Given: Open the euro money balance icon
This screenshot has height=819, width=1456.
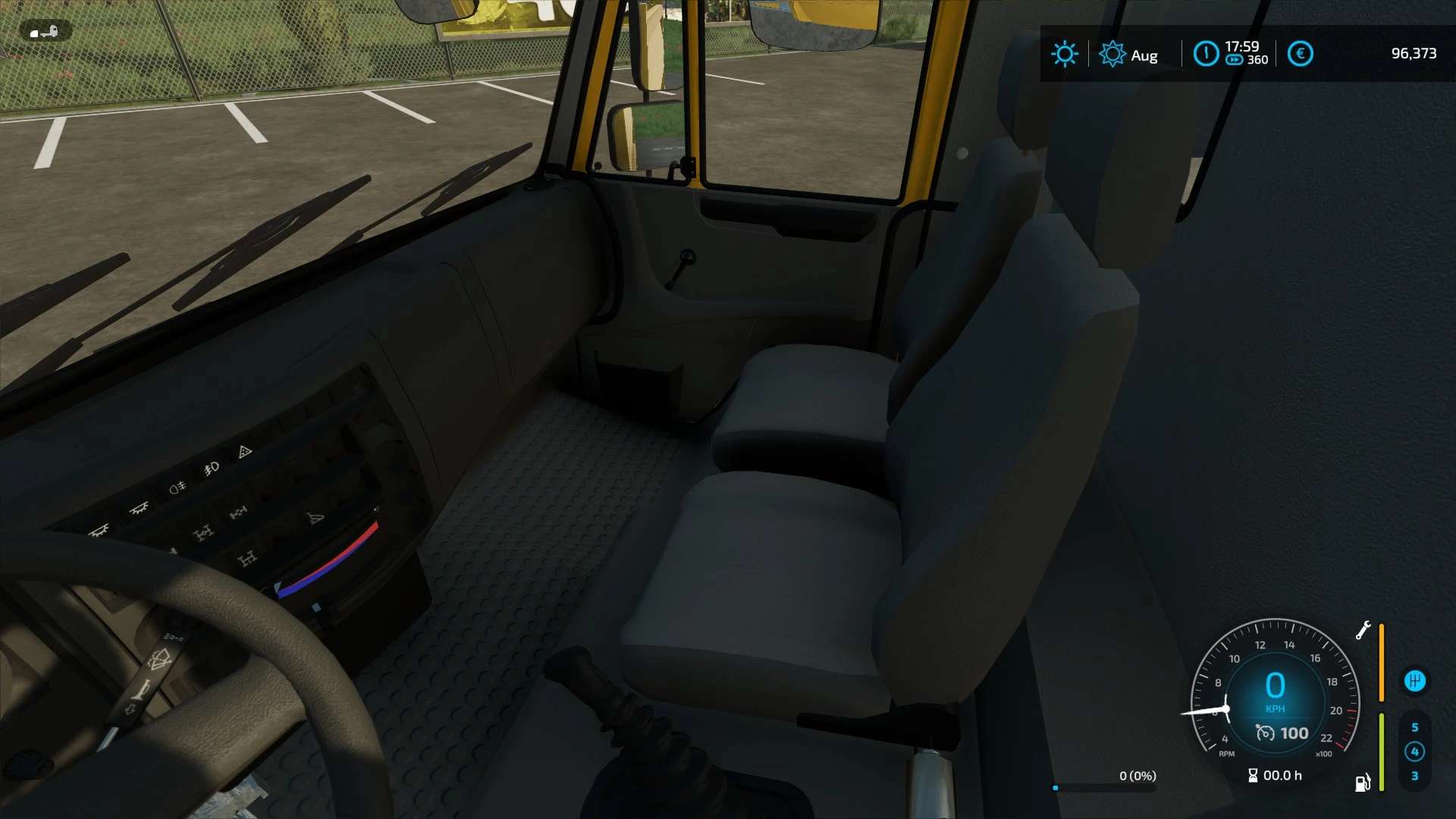Looking at the screenshot, I should click(x=1300, y=54).
